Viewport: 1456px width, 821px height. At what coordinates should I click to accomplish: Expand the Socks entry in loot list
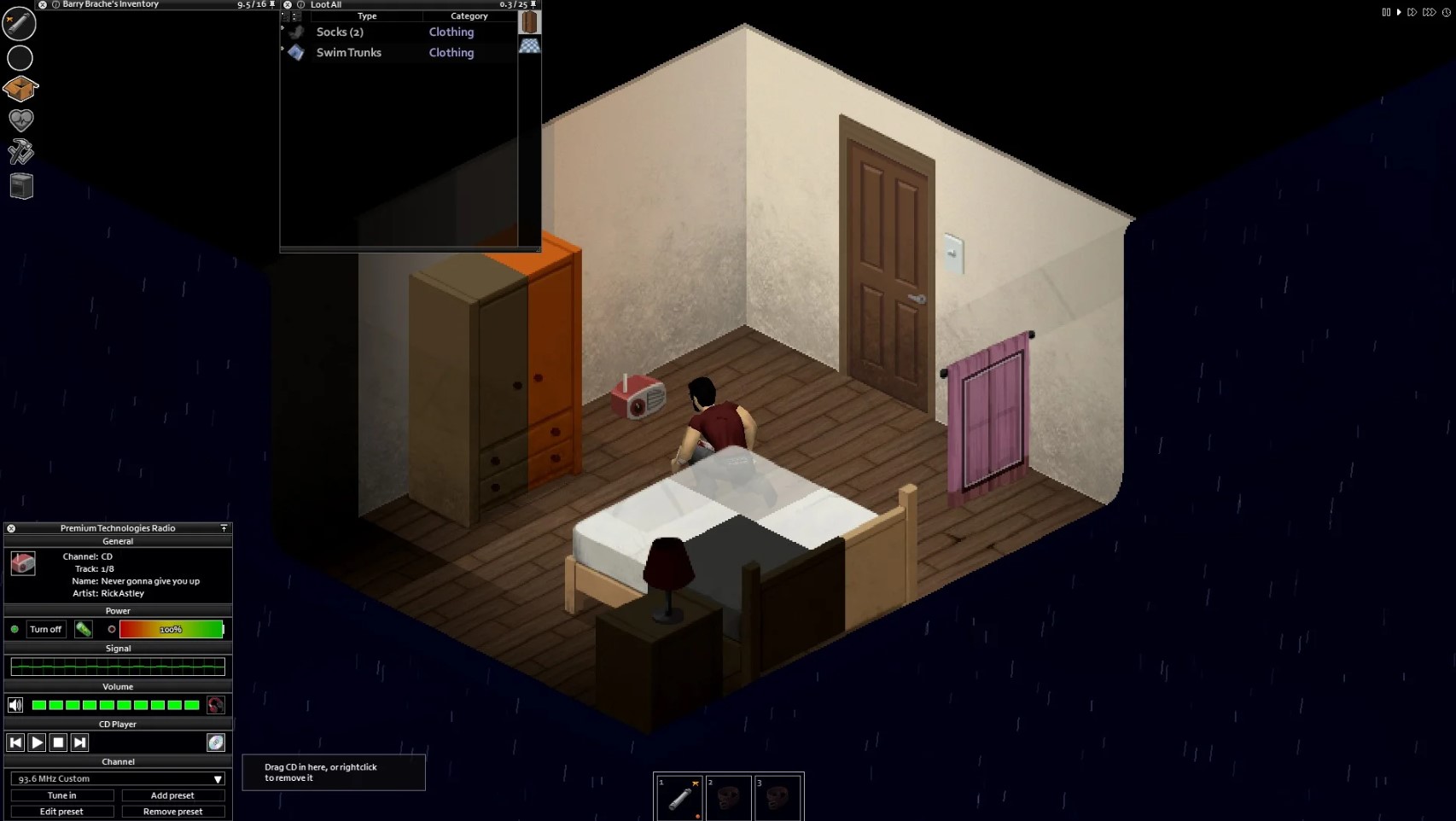(x=282, y=28)
